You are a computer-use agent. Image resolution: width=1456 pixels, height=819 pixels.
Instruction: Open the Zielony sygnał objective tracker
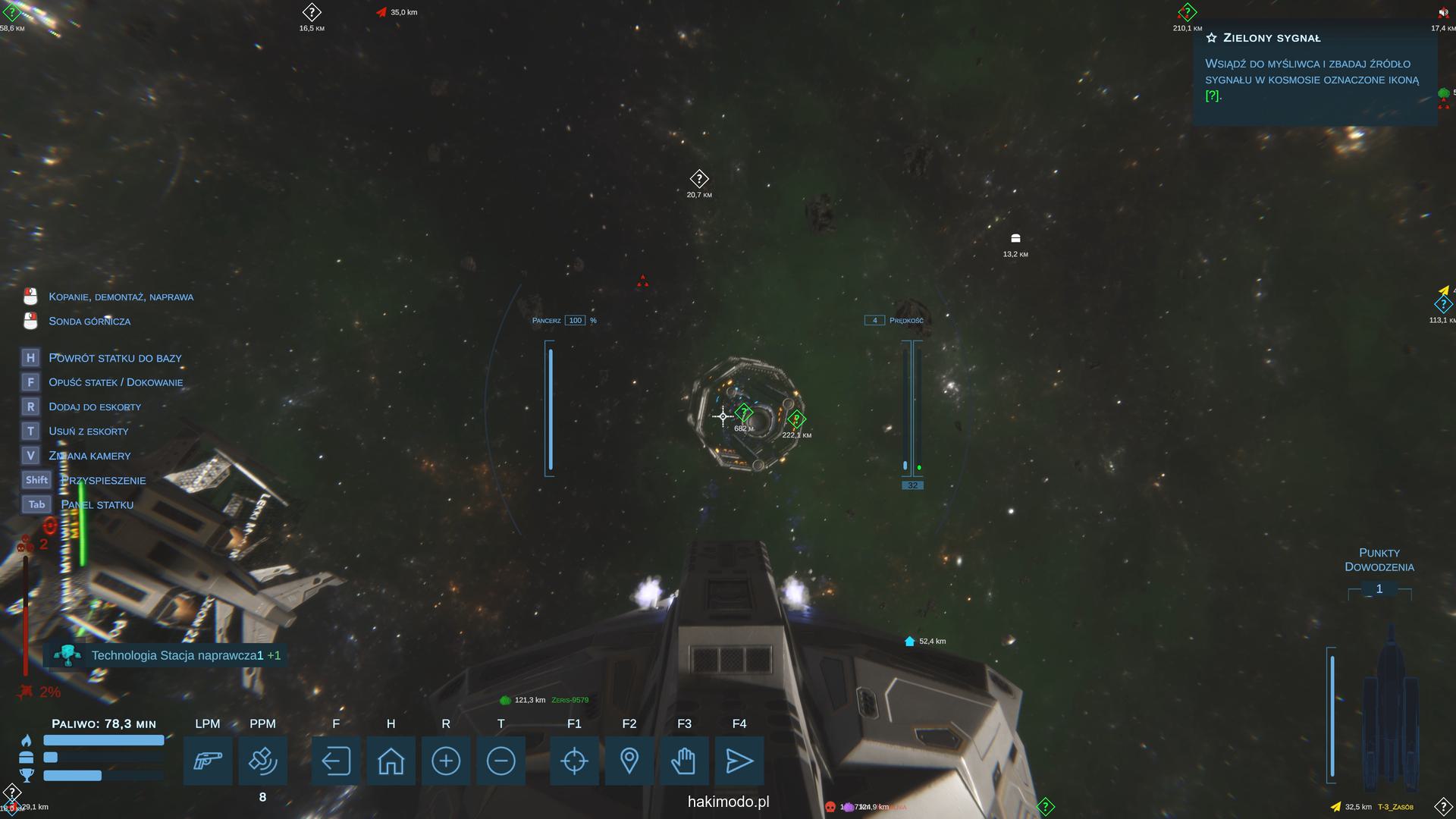click(1314, 72)
